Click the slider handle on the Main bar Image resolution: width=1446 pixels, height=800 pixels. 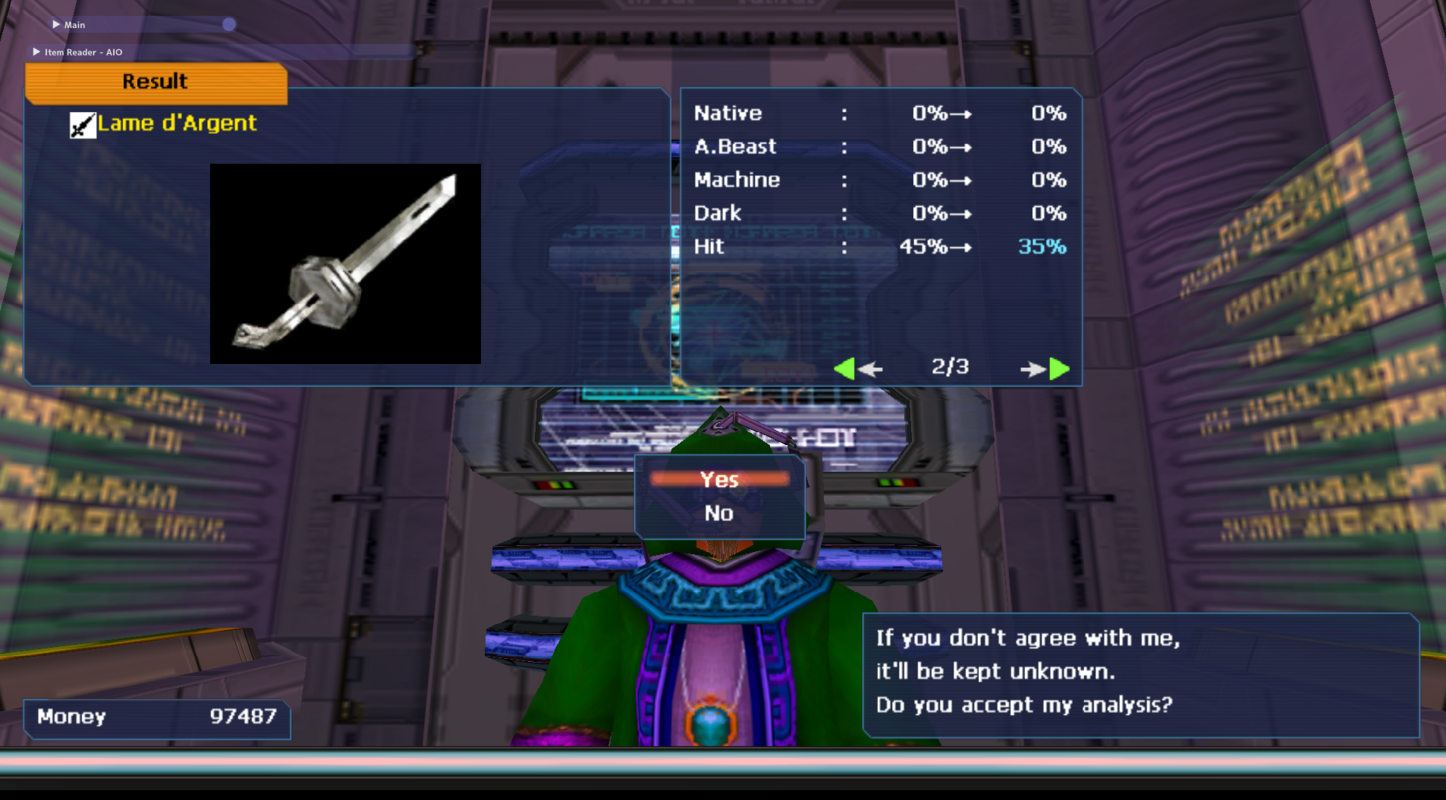coord(229,24)
